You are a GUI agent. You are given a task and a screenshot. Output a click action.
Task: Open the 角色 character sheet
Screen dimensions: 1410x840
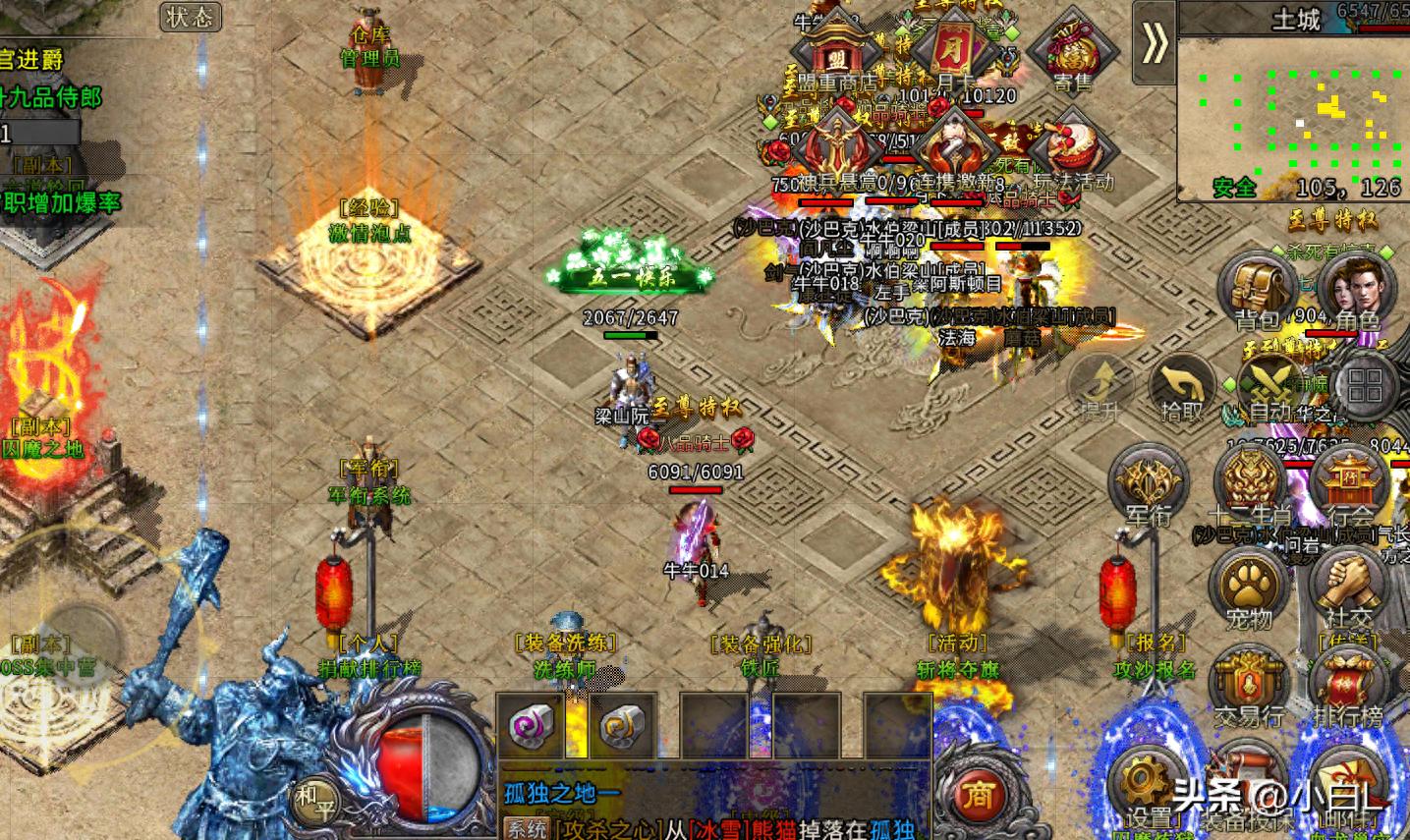pyautogui.click(x=1356, y=289)
